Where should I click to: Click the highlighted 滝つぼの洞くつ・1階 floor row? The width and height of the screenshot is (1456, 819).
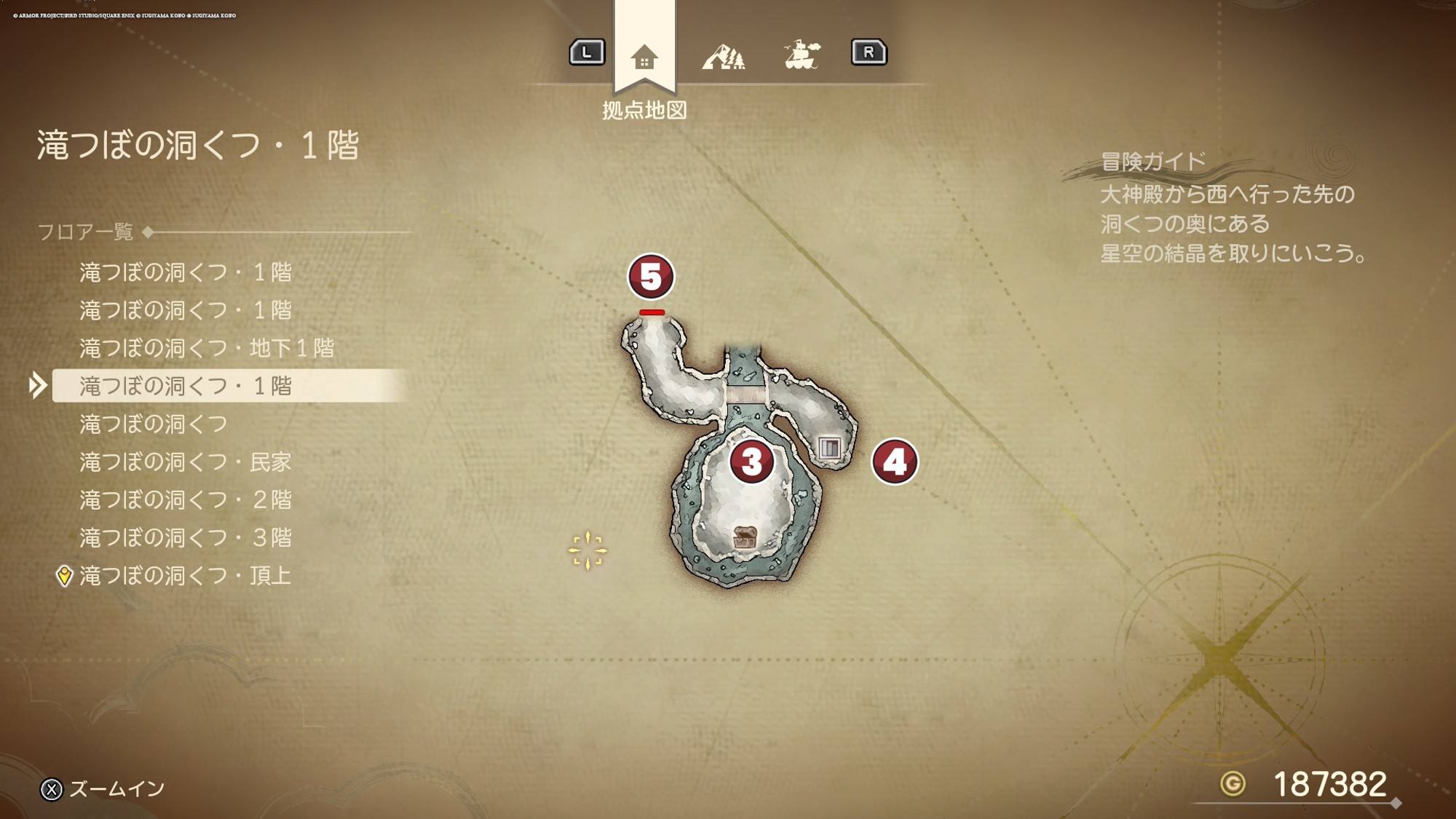pyautogui.click(x=186, y=386)
